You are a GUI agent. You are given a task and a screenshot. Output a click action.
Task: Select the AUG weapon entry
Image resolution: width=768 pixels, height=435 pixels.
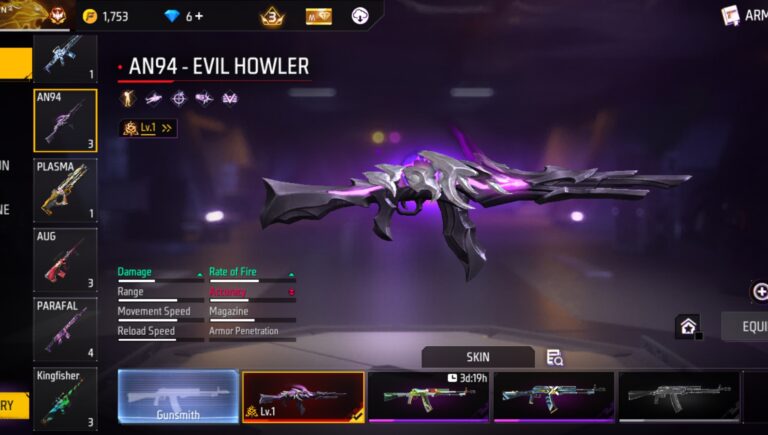pyautogui.click(x=65, y=260)
